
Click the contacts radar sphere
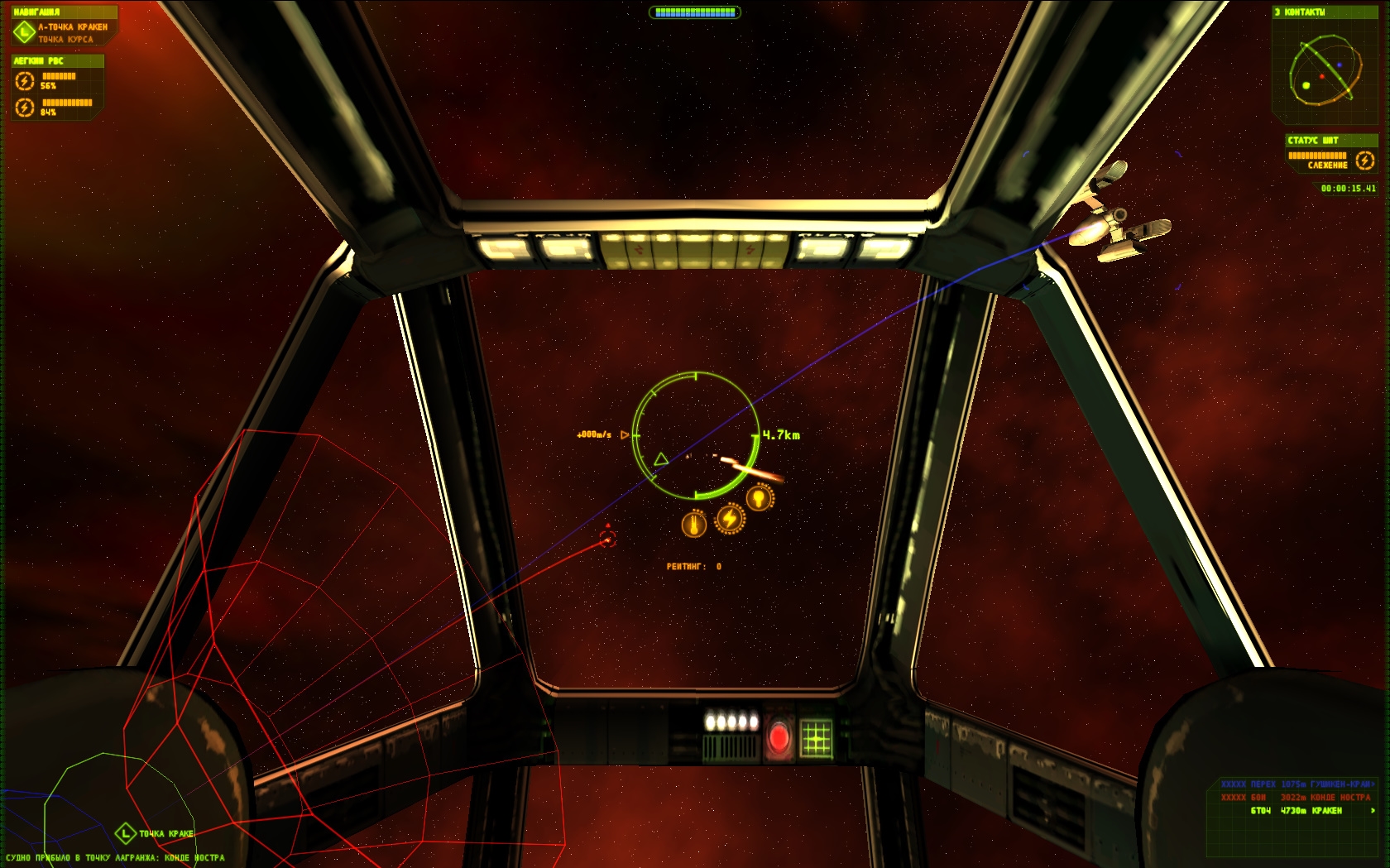pos(1324,70)
